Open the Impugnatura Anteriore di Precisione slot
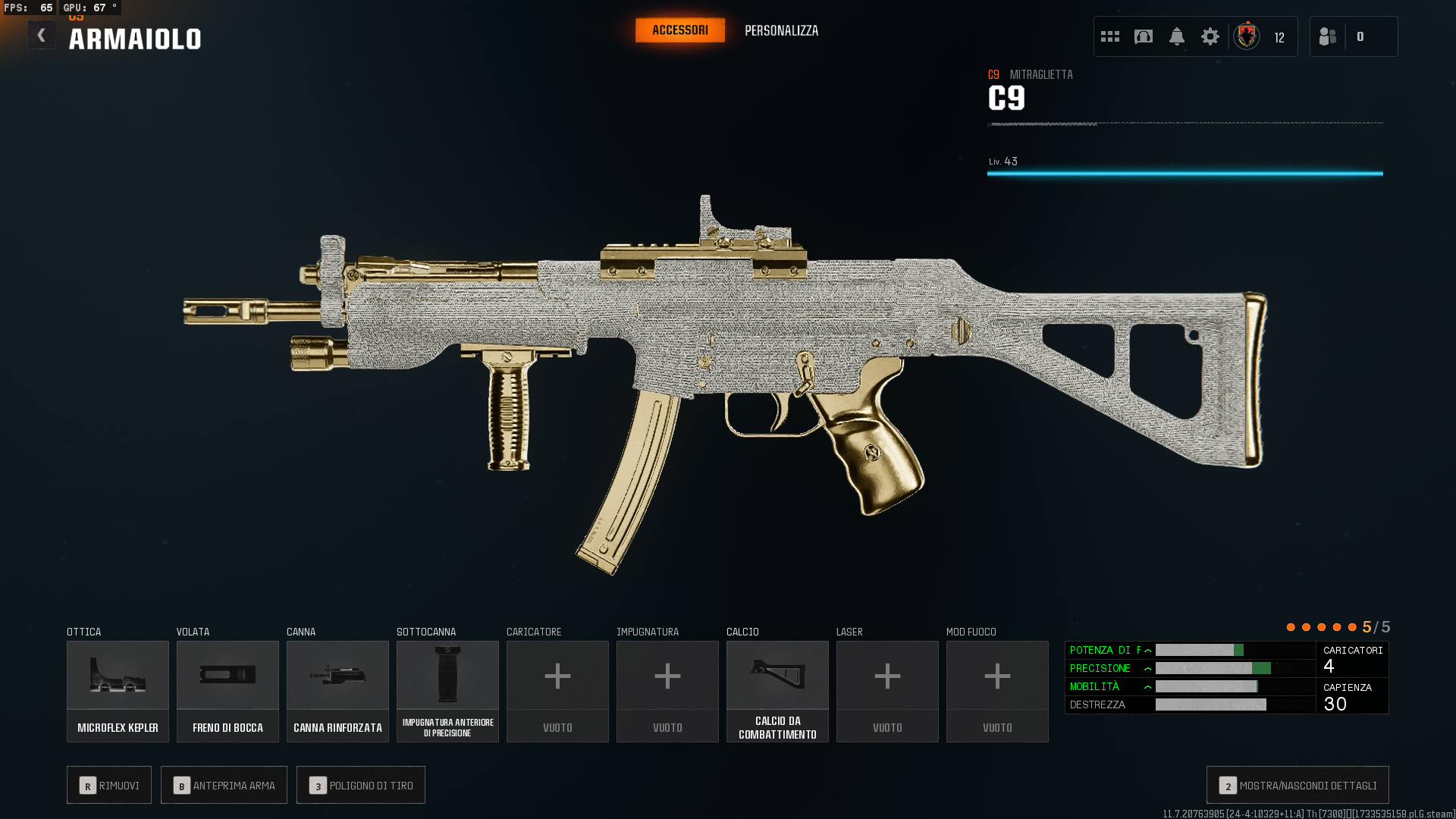Screen dimensions: 1456x819 pyautogui.click(x=447, y=691)
